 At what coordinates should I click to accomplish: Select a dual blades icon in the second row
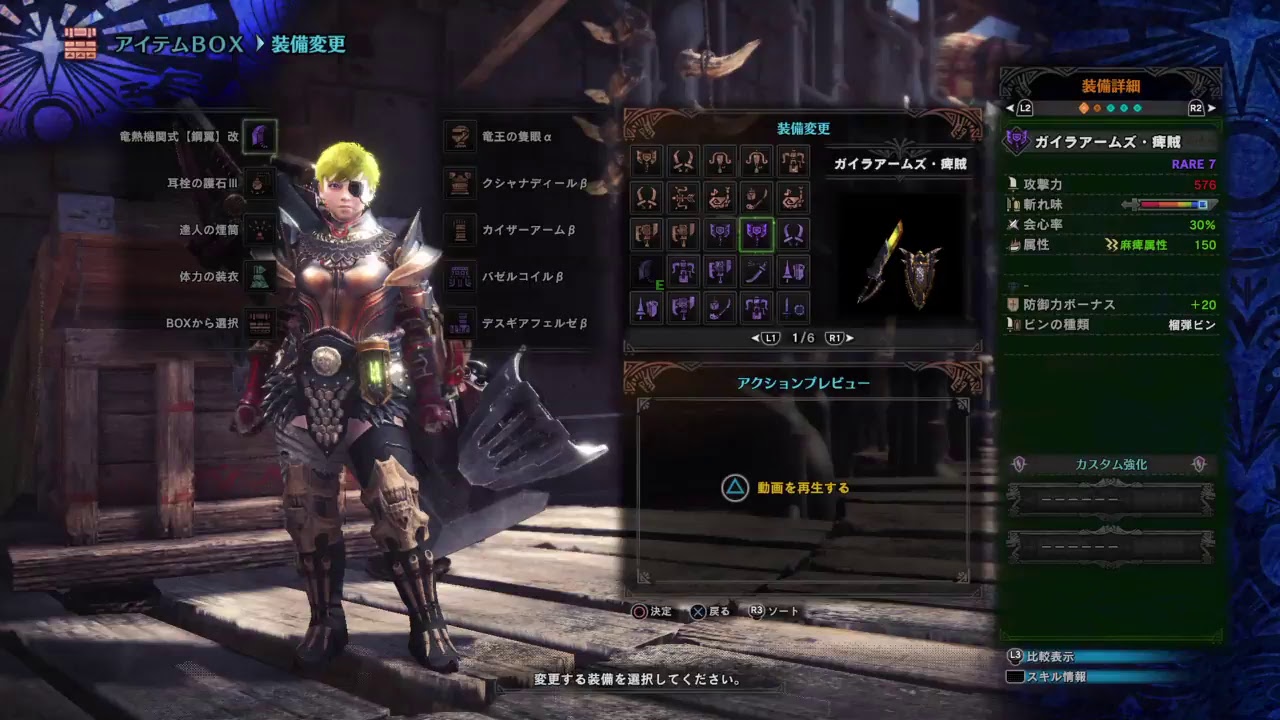pos(646,198)
